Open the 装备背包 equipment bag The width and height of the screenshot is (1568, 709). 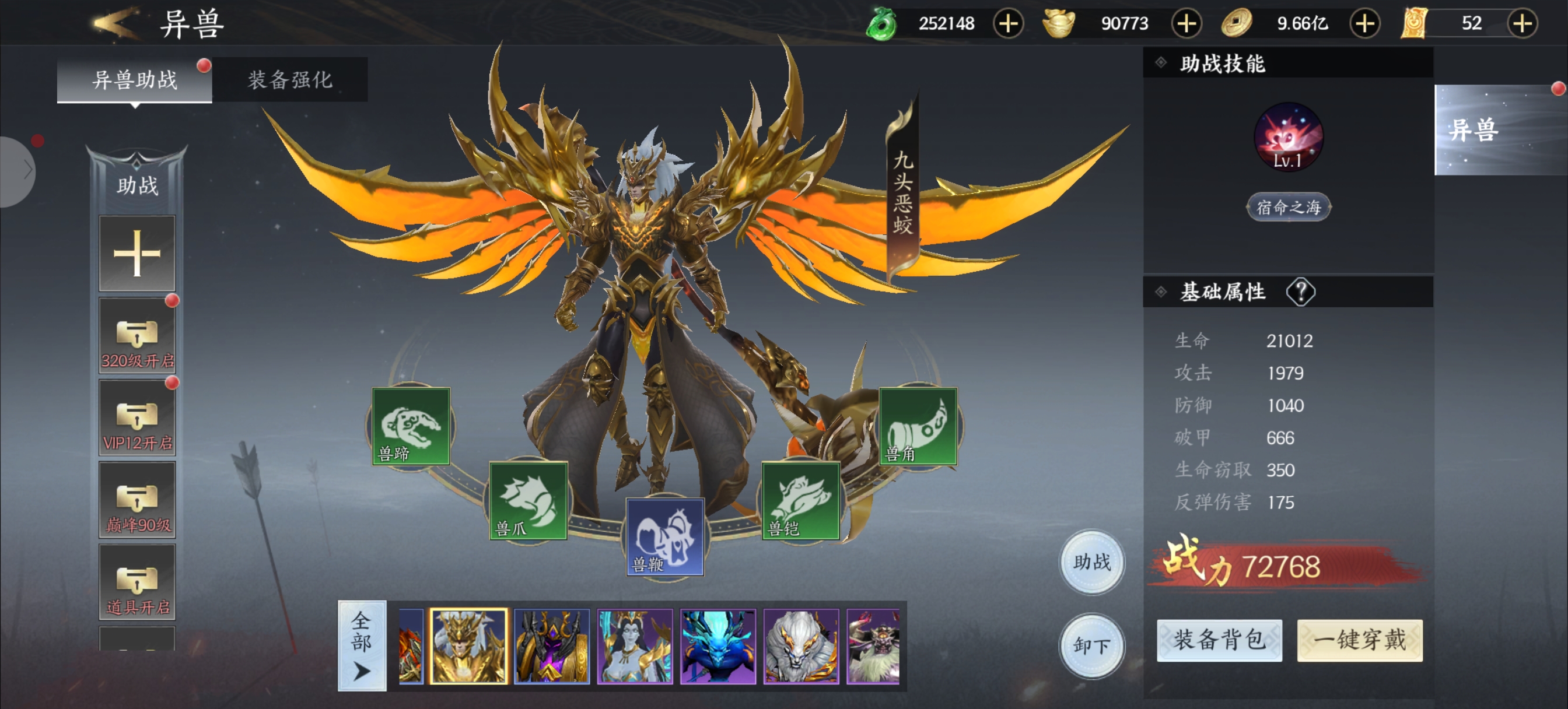point(1219,640)
